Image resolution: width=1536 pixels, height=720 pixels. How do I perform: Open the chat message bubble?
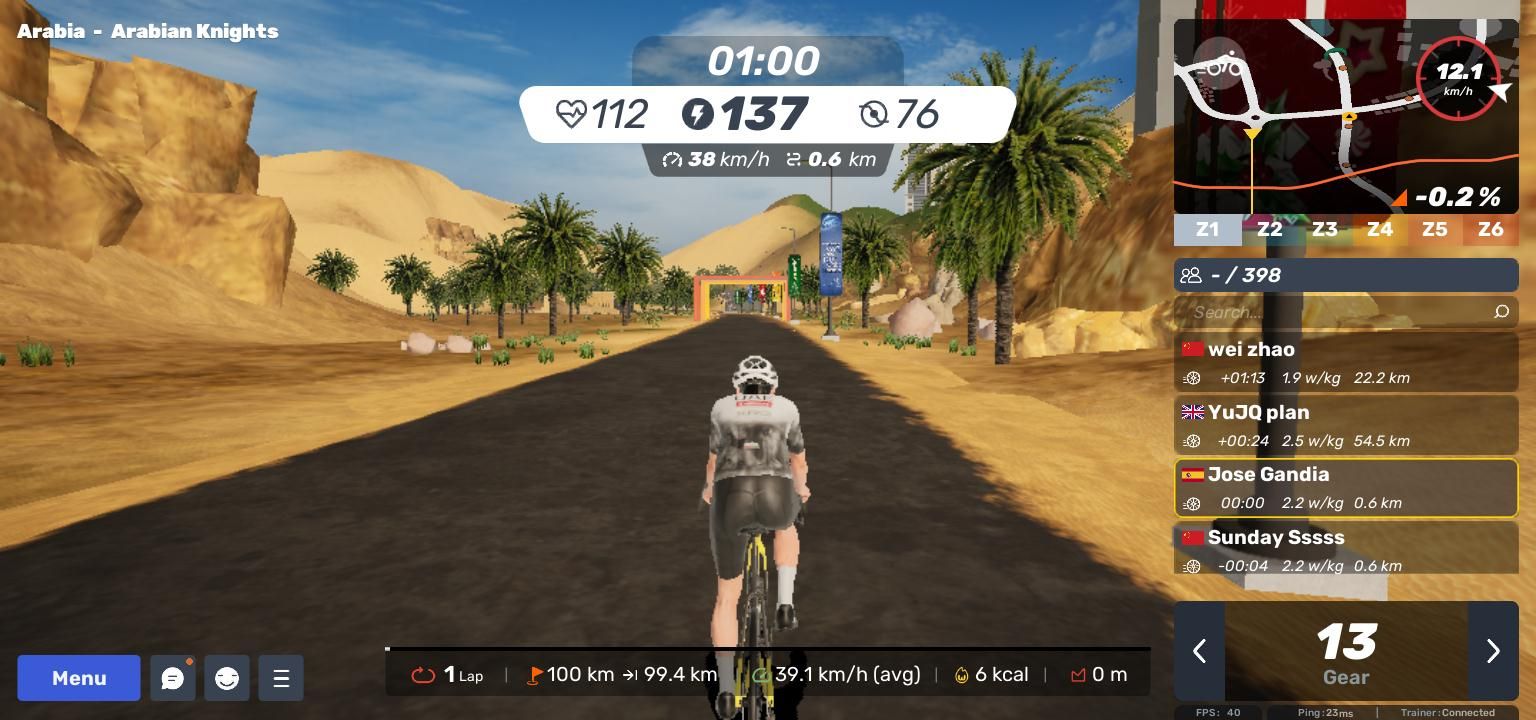point(173,678)
